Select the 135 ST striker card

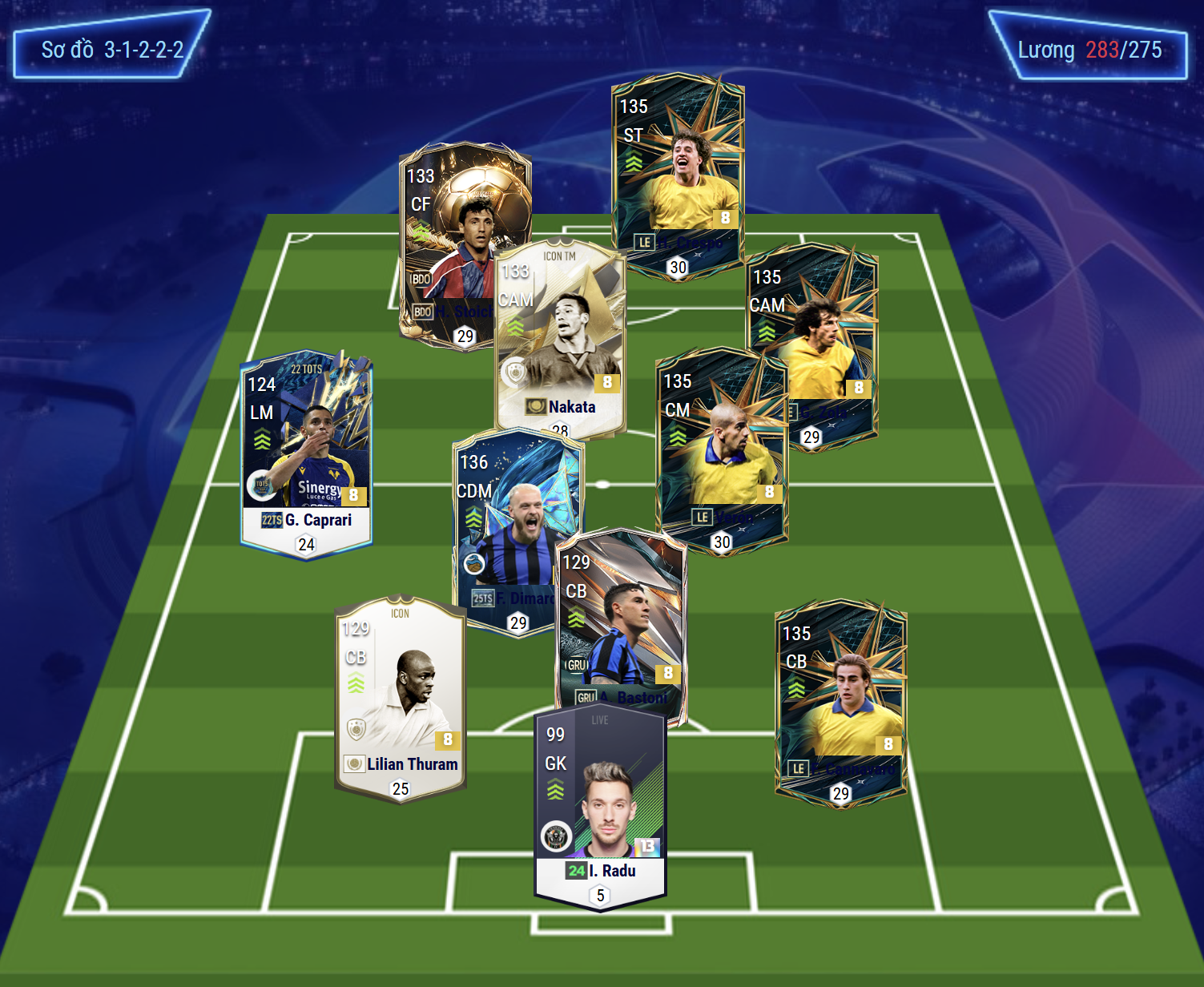[678, 172]
